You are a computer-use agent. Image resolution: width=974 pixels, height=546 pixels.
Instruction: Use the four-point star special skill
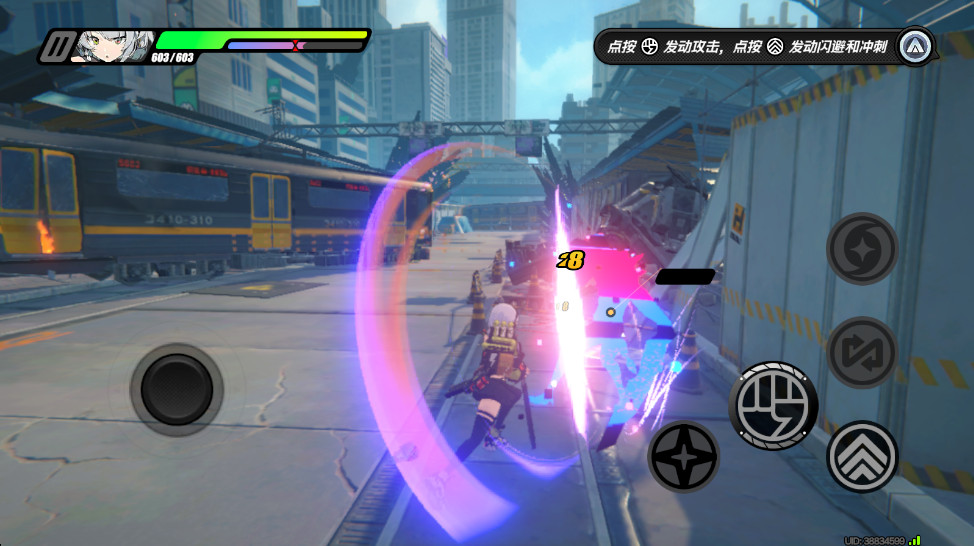(684, 457)
